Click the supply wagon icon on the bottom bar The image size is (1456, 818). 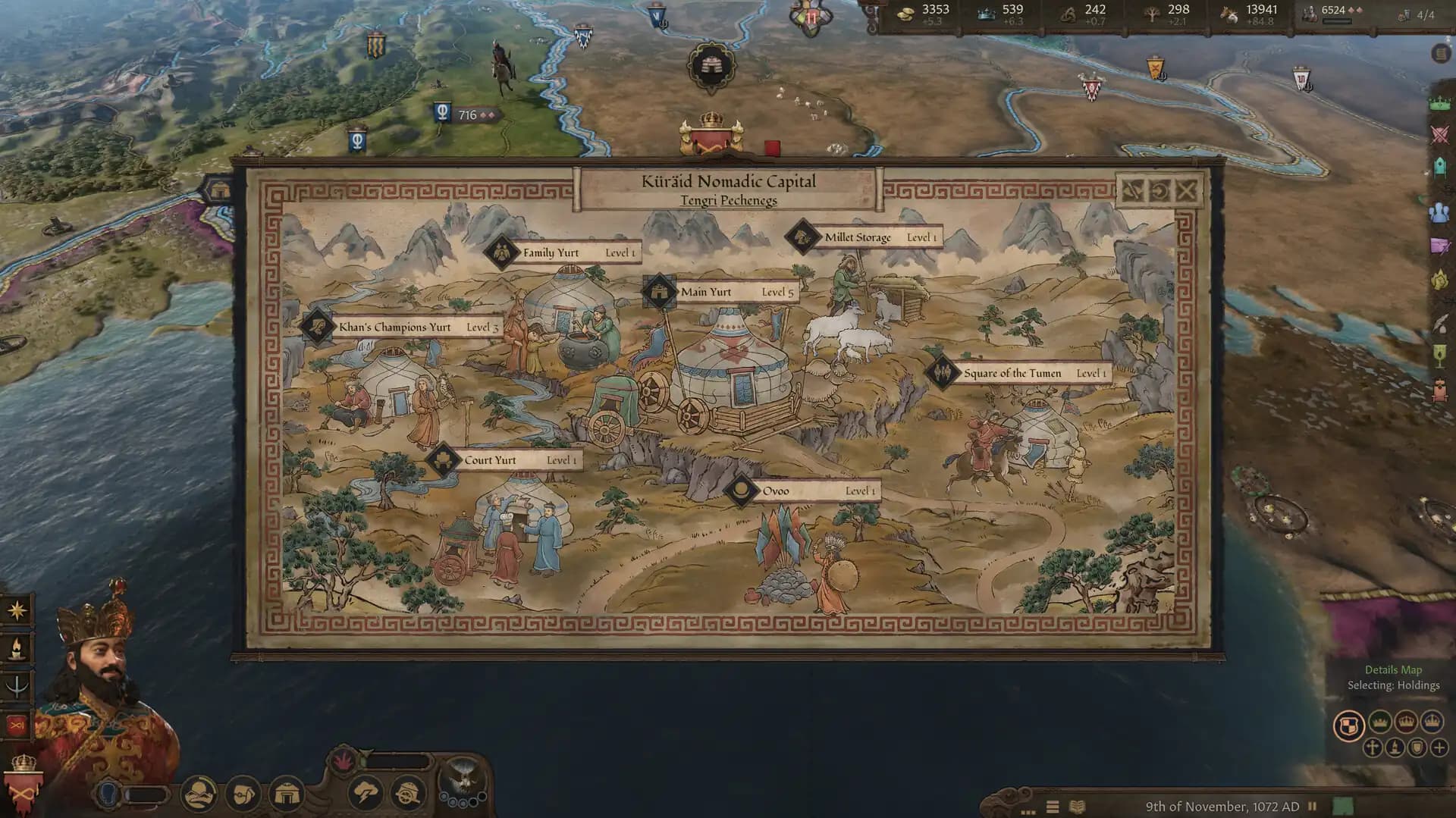(x=407, y=794)
